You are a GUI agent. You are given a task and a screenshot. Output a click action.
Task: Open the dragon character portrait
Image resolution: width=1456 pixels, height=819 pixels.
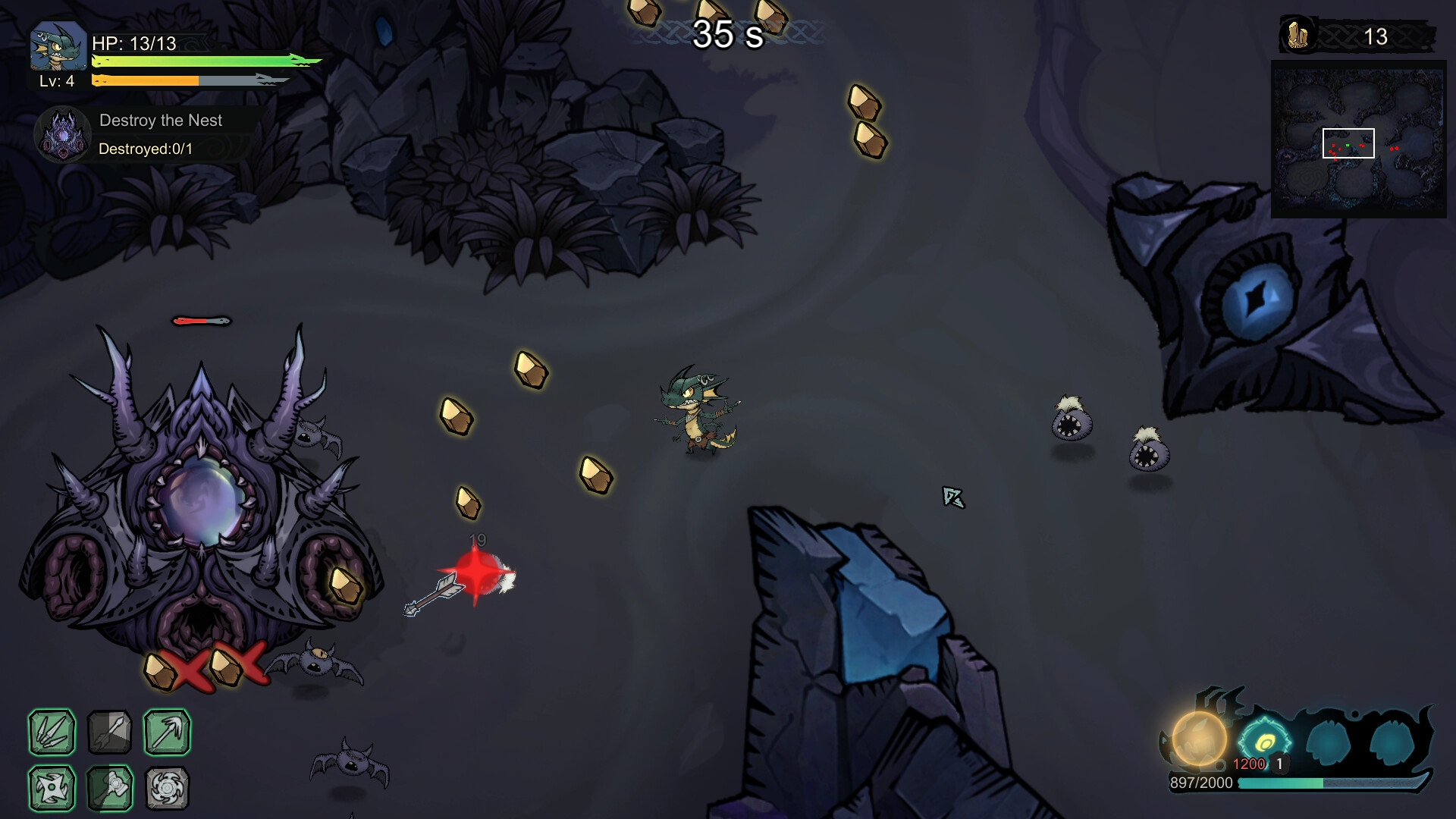point(58,48)
